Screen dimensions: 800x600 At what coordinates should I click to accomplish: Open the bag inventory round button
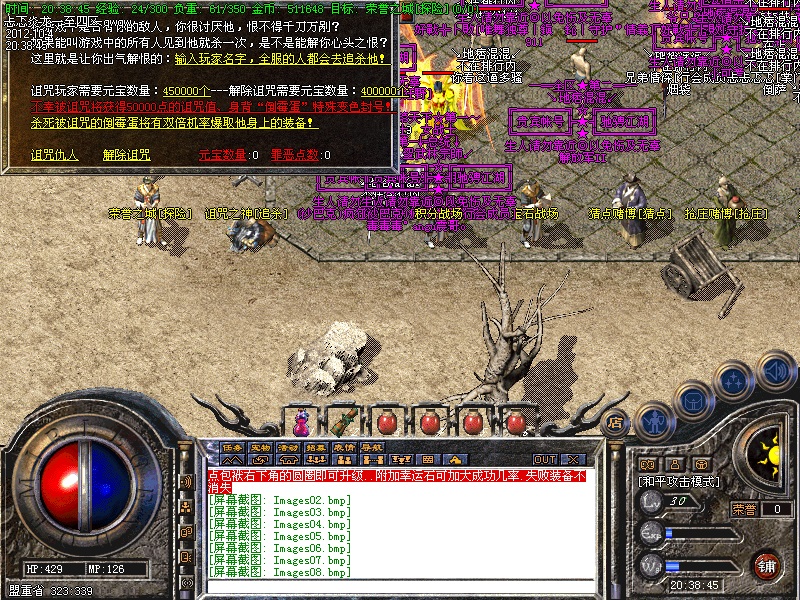click(694, 399)
